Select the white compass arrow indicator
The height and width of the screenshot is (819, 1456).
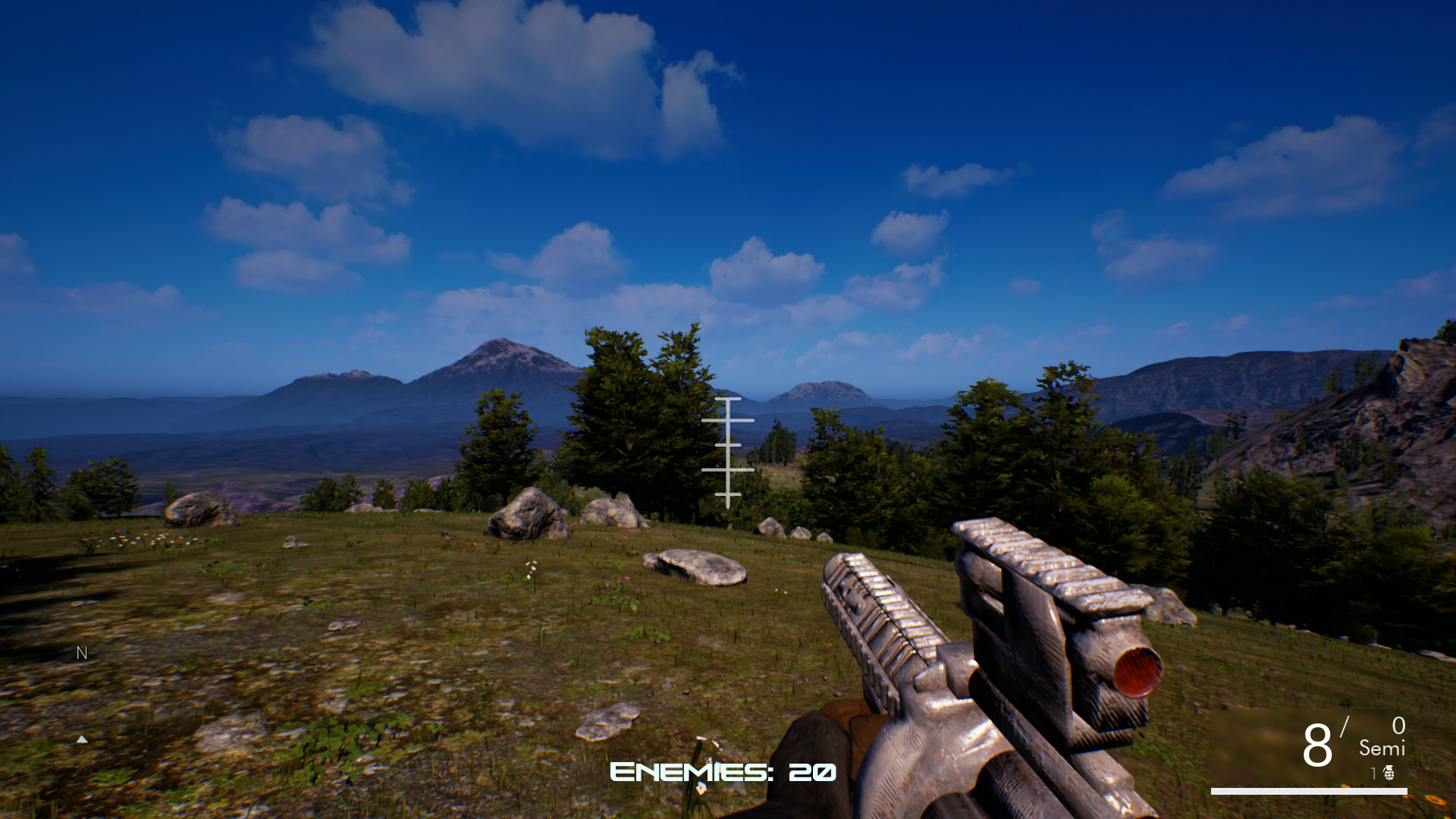[x=82, y=739]
